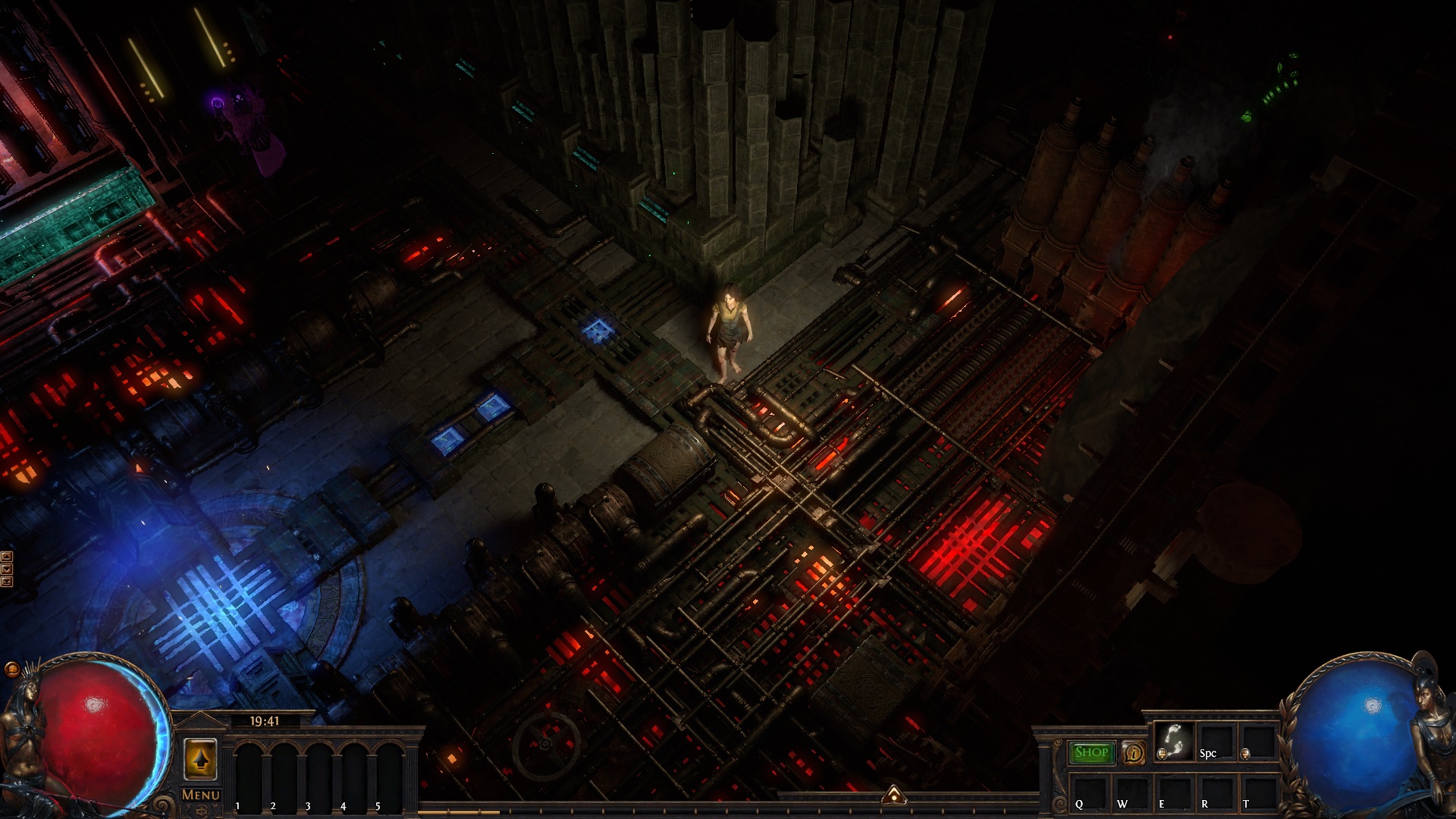Screen dimensions: 1456x819
Task: Click the flask slot numbered 1
Action: (248, 773)
